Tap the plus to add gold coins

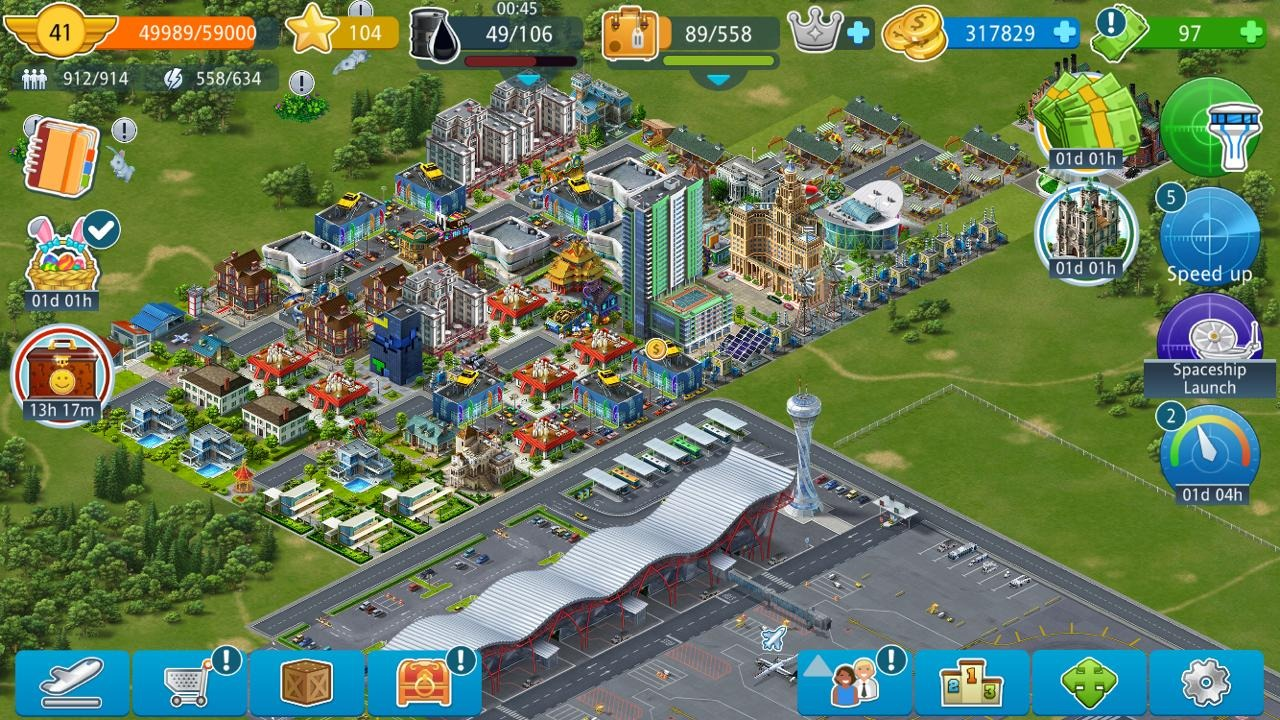(1066, 33)
